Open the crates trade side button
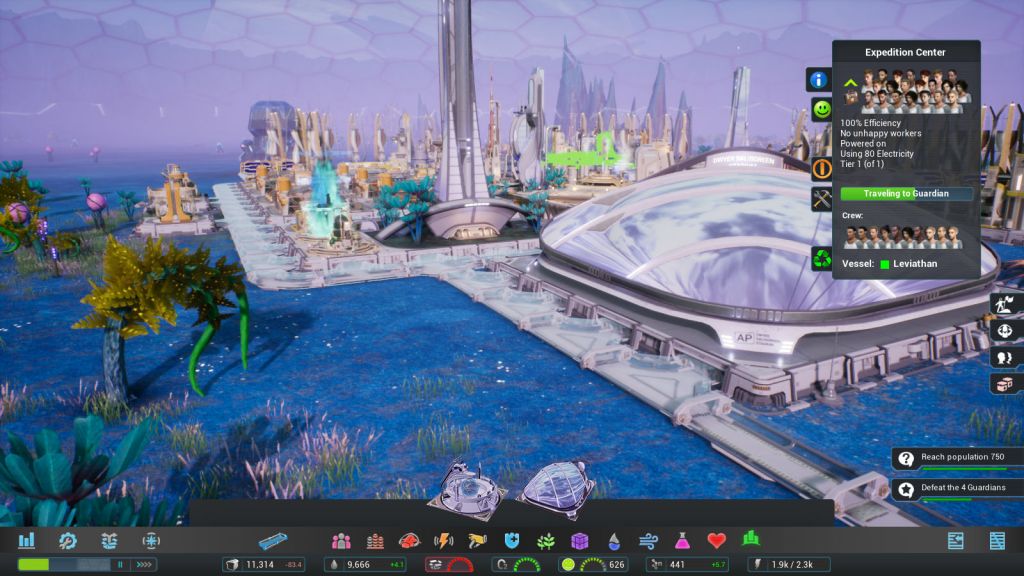This screenshot has height=576, width=1024. click(x=1003, y=384)
